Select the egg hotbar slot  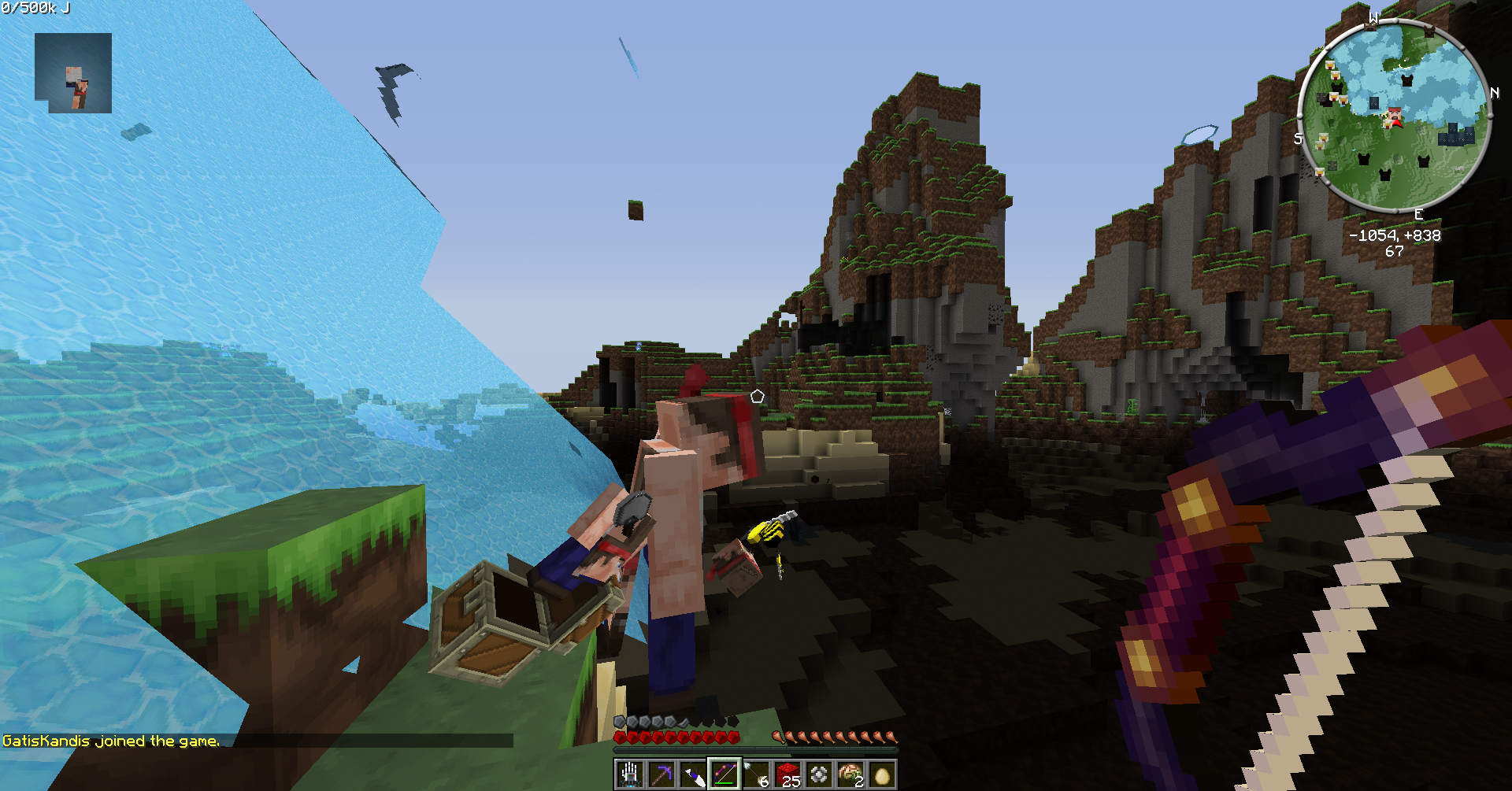tap(882, 774)
